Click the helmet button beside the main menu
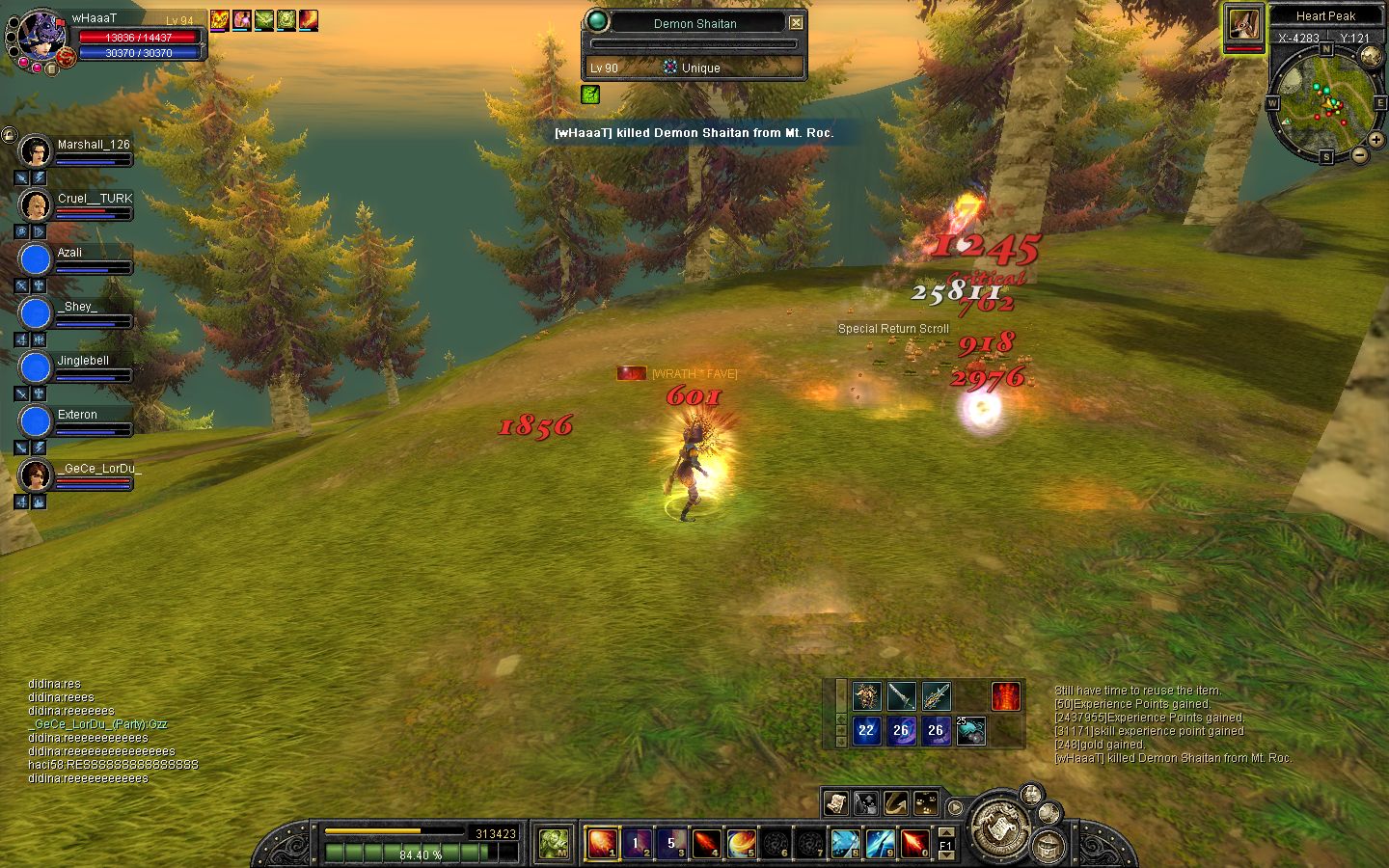 1049,848
